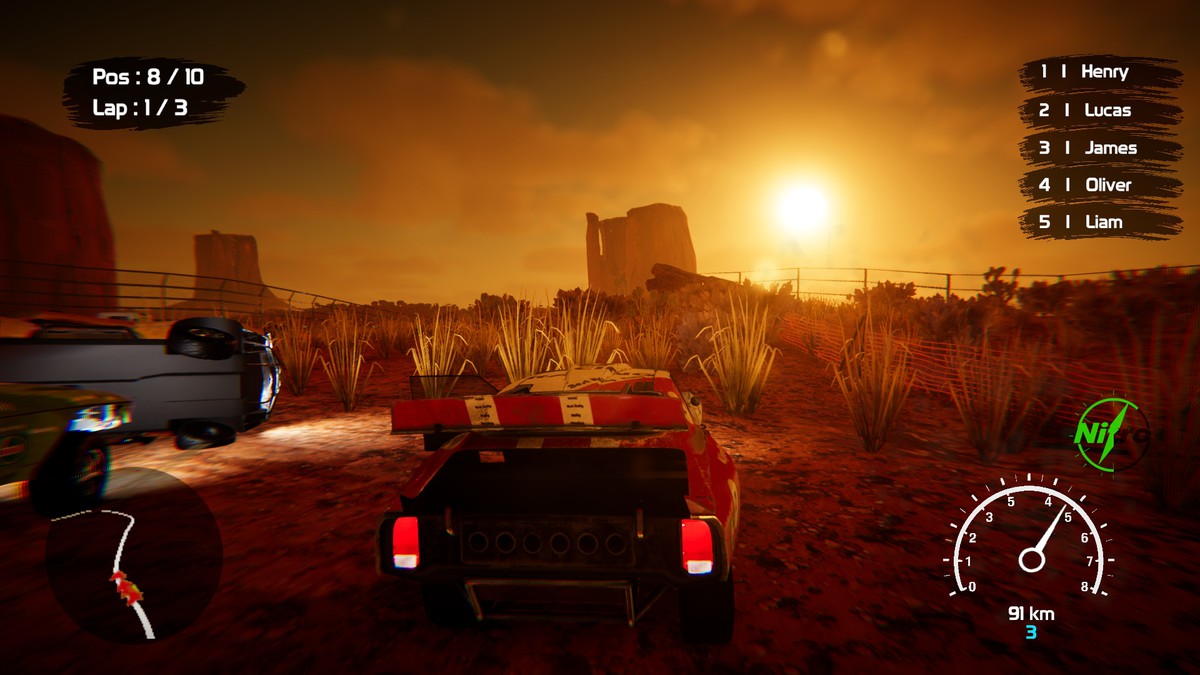The width and height of the screenshot is (1200, 675).
Task: Click Liam's leaderboard row
Action: 1098,222
